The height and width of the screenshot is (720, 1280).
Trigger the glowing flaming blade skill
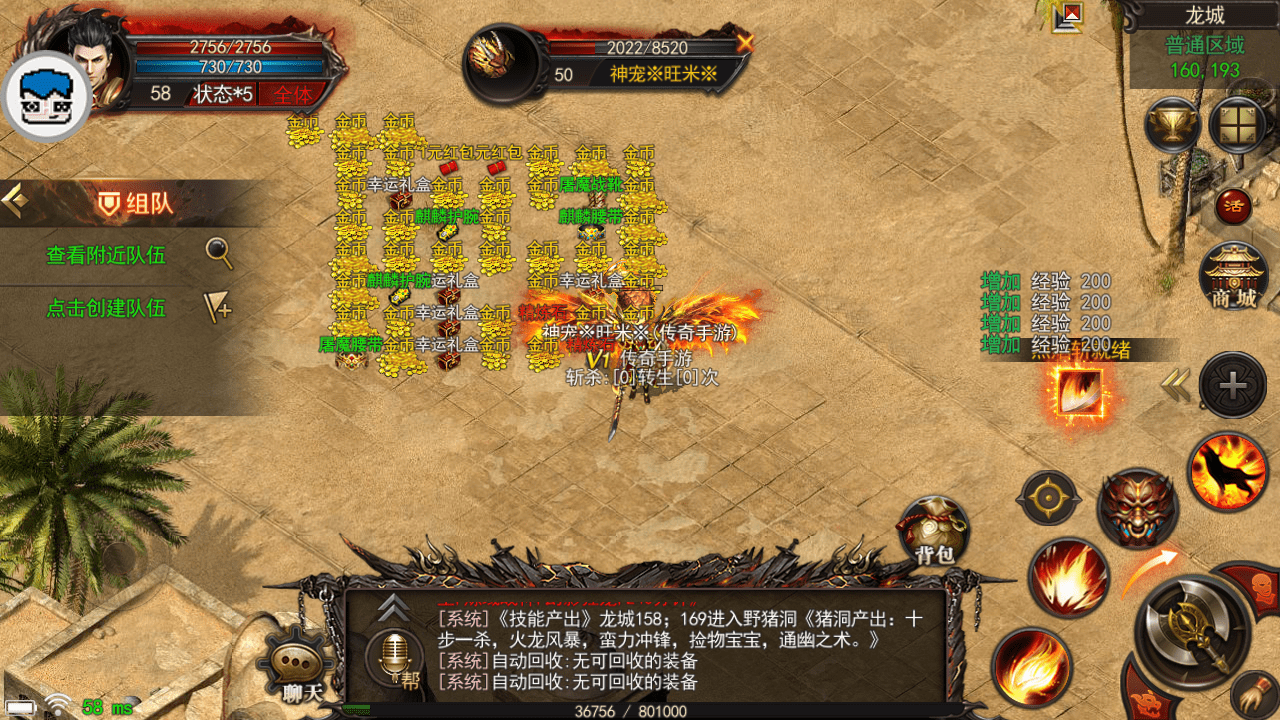point(1076,394)
